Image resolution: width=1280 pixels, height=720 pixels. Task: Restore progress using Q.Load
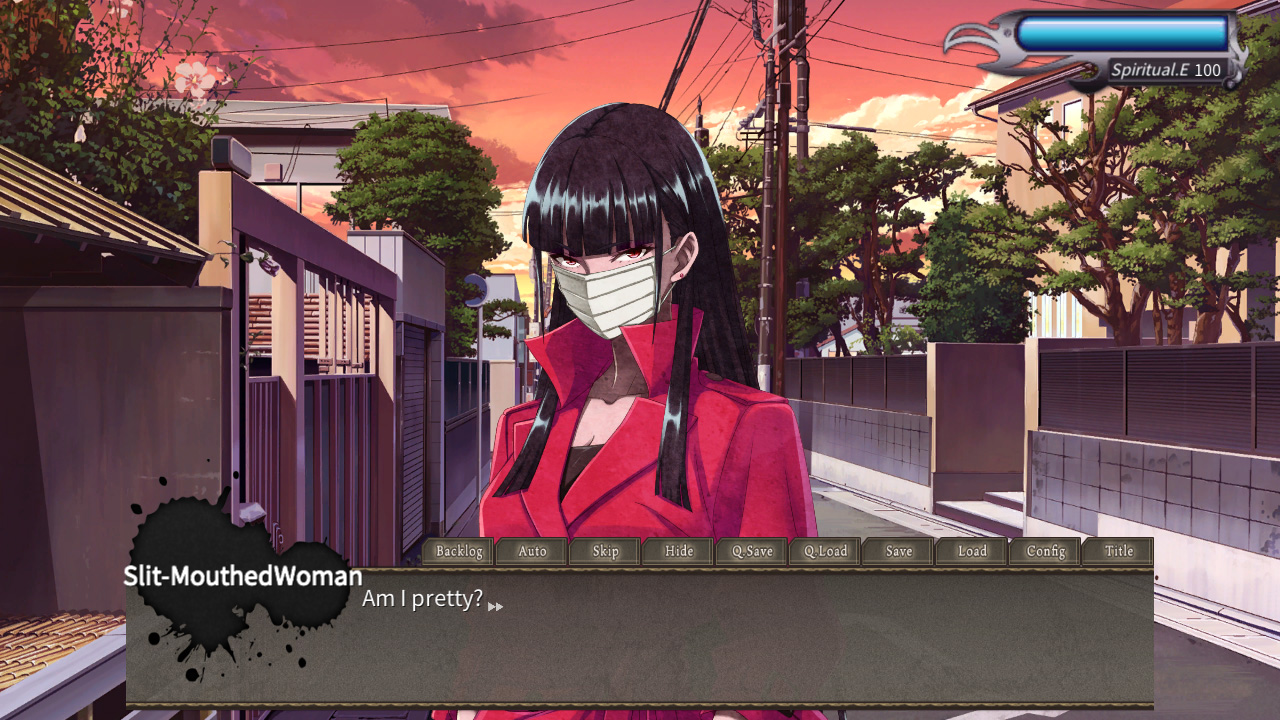click(824, 551)
